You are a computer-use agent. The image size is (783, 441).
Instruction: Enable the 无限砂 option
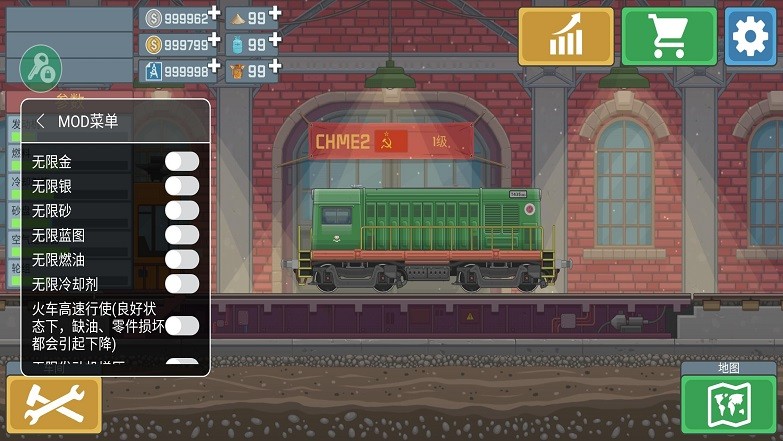point(182,210)
